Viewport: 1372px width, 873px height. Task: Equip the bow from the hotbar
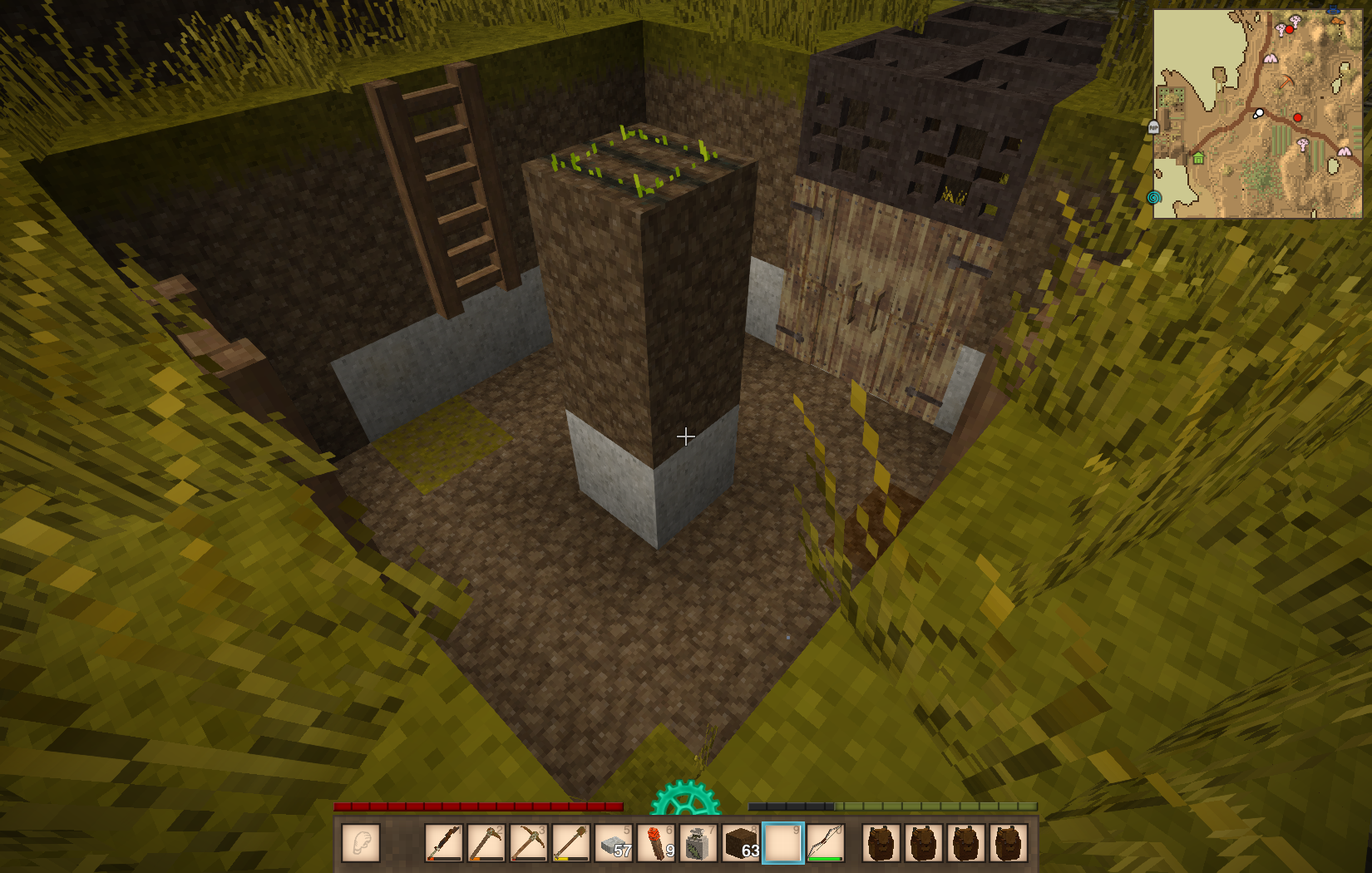(826, 843)
